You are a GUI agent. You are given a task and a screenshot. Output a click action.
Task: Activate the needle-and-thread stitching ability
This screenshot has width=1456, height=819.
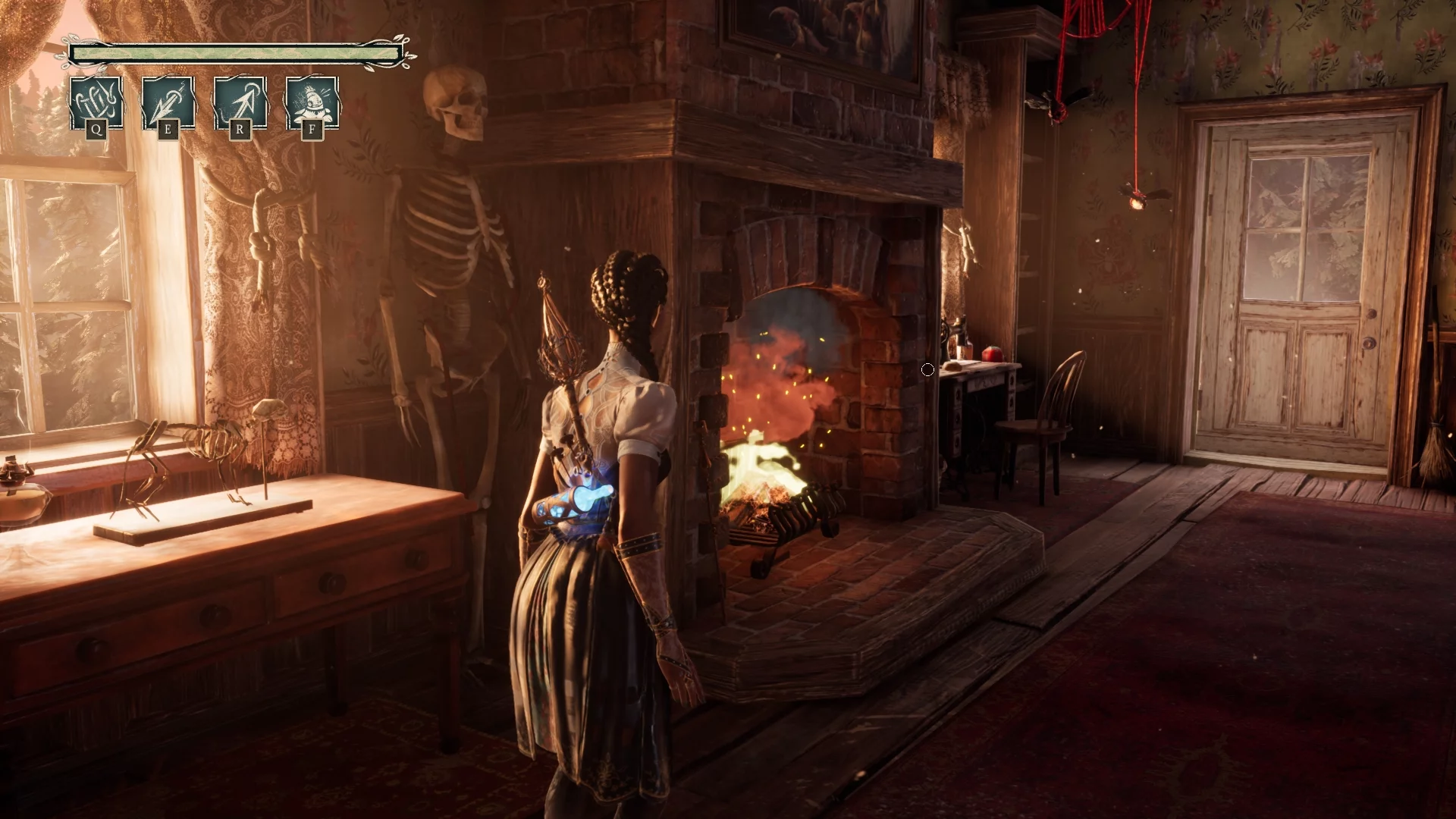96,102
